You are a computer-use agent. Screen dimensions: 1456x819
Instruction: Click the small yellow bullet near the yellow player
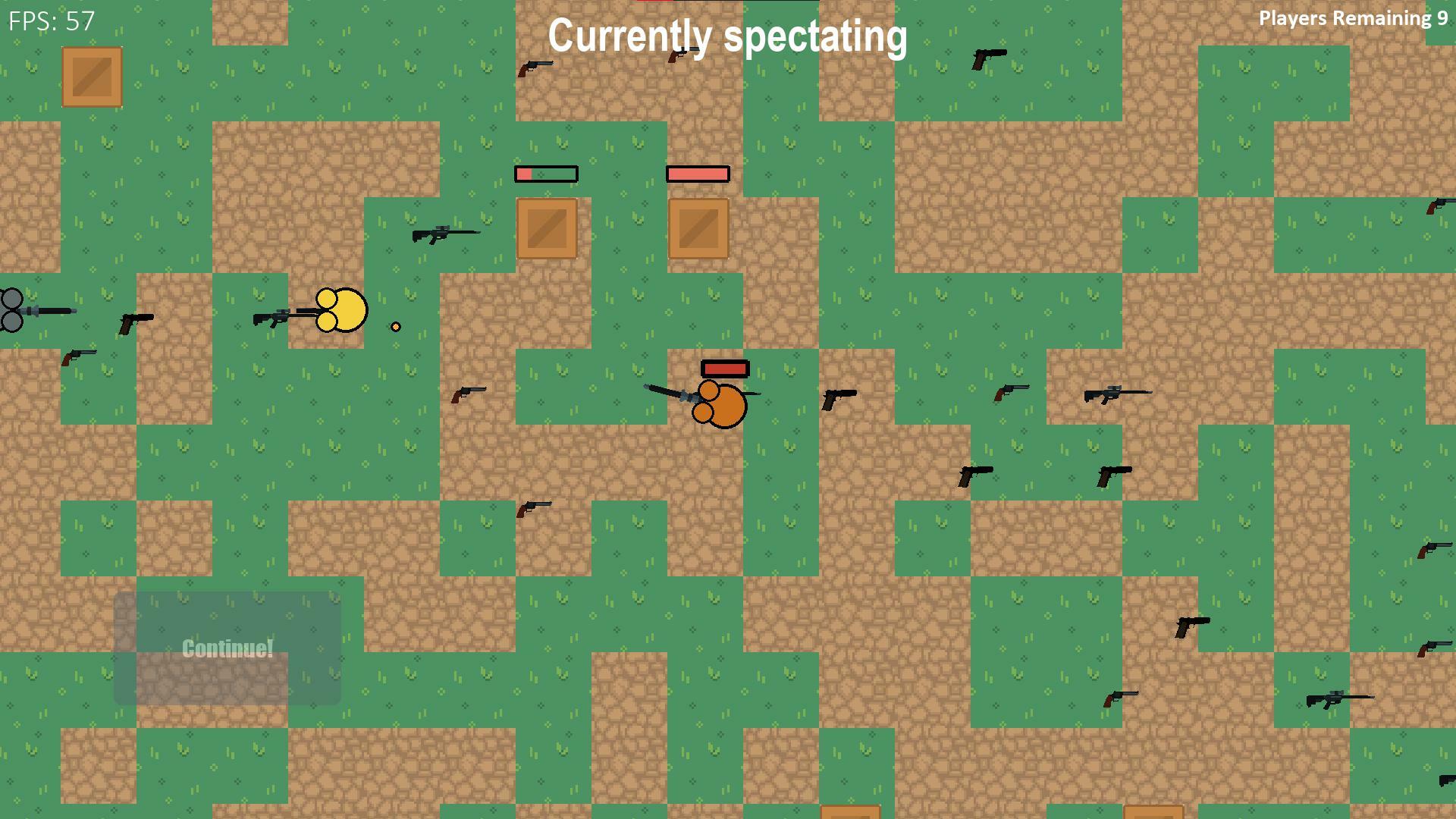pyautogui.click(x=395, y=326)
